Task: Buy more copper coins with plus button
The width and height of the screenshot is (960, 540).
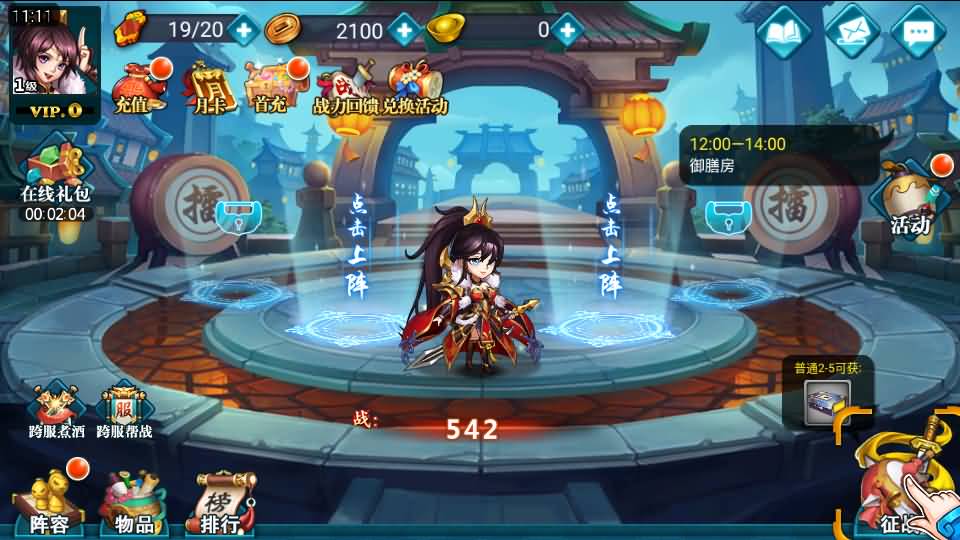Action: coord(404,30)
